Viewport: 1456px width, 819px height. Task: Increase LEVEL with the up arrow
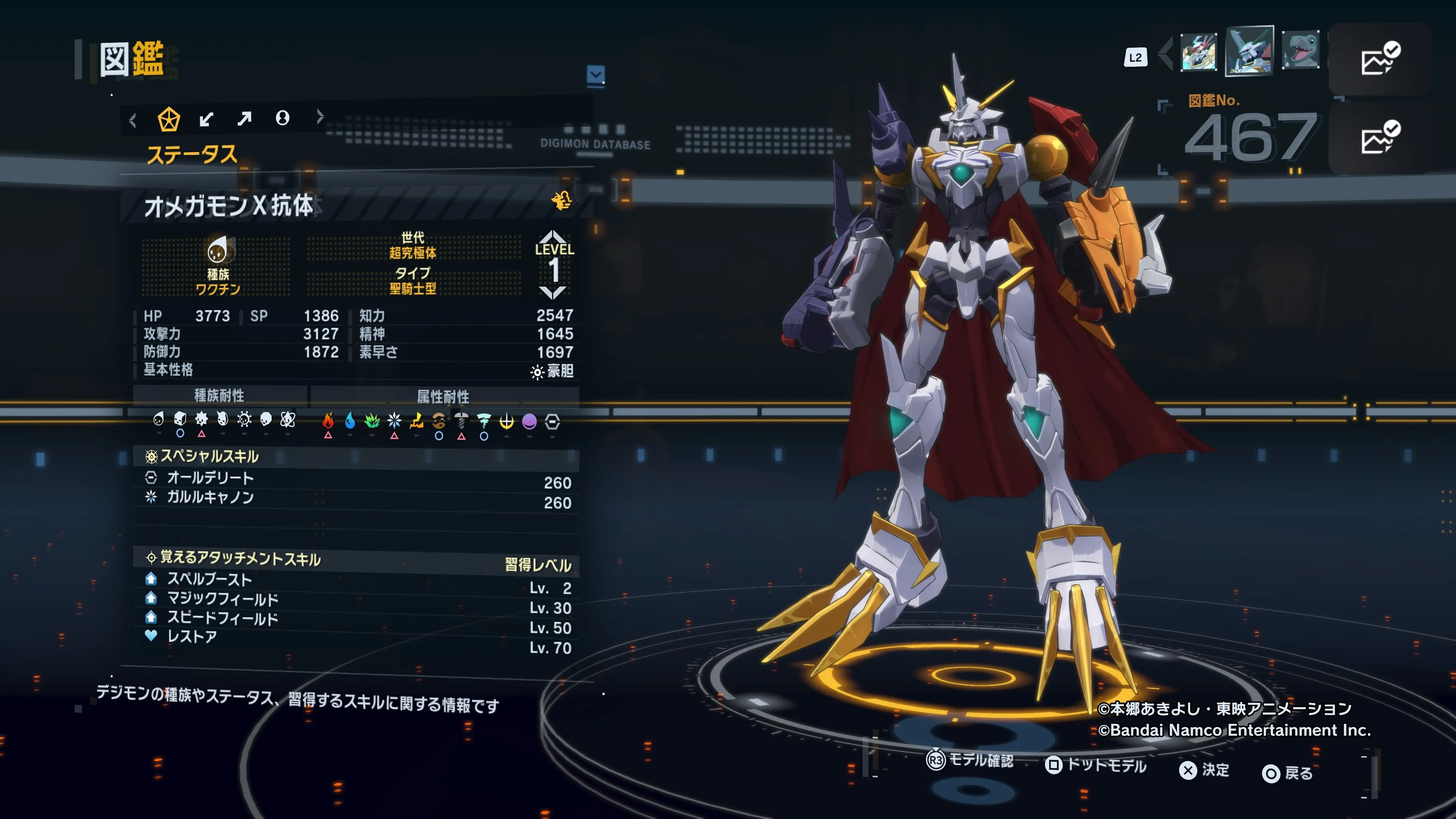[552, 236]
